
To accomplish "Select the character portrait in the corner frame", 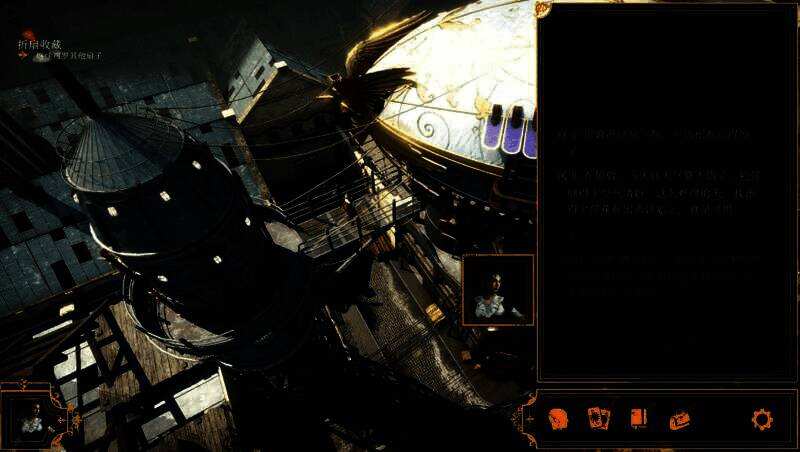I will tap(31, 417).
